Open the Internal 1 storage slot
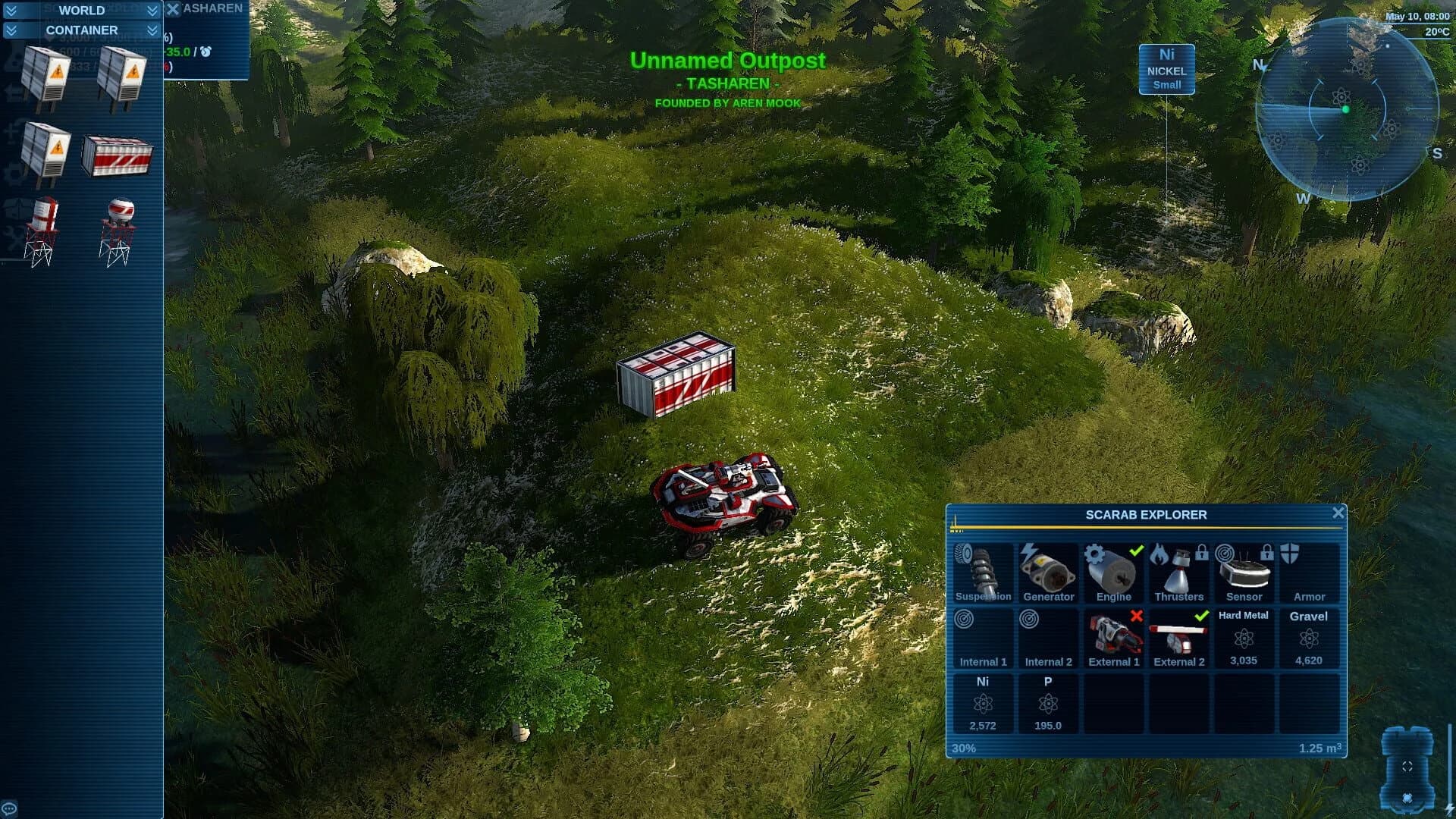The height and width of the screenshot is (819, 1456). [x=983, y=637]
